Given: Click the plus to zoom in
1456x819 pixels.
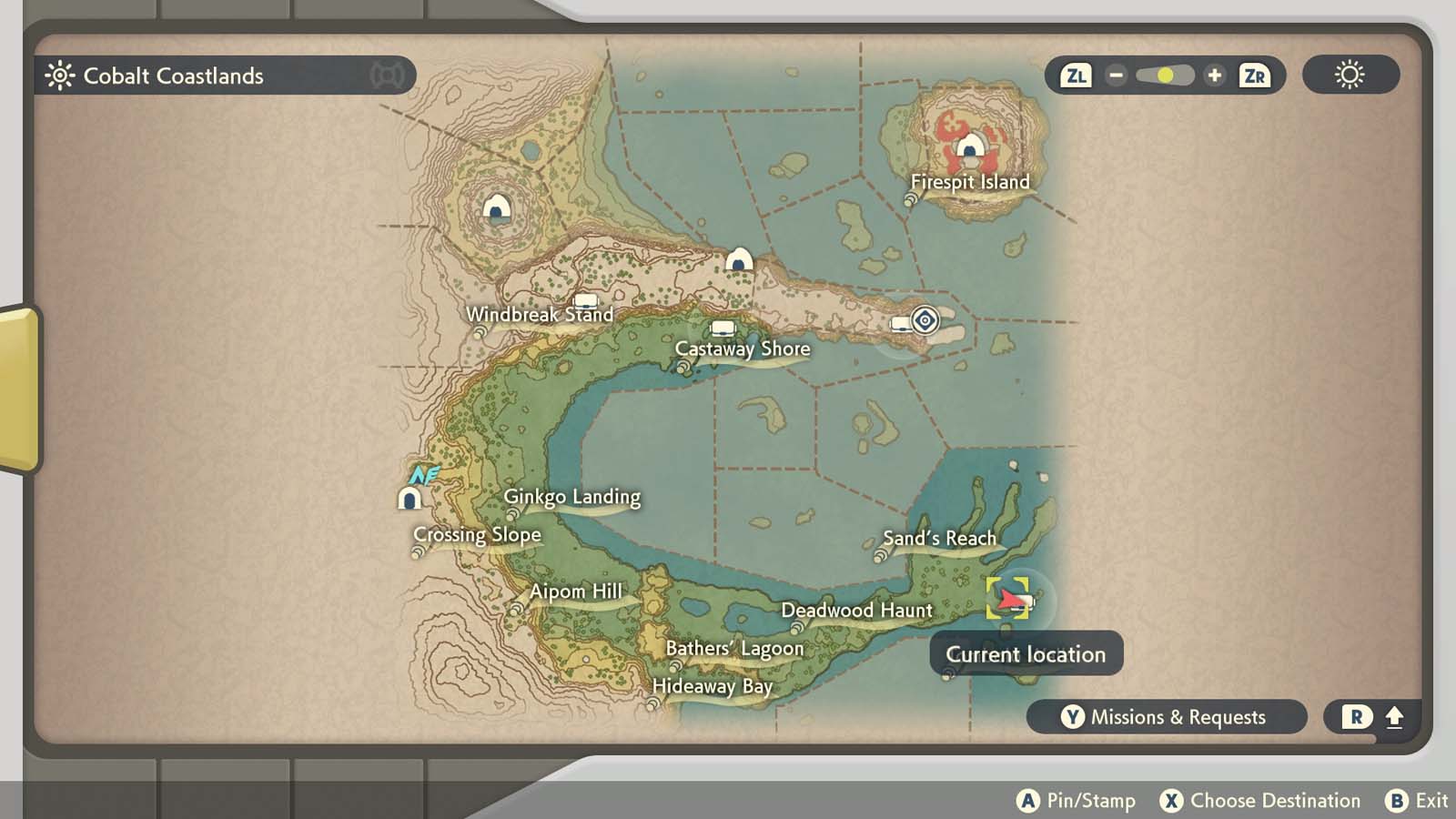Looking at the screenshot, I should [x=1215, y=76].
